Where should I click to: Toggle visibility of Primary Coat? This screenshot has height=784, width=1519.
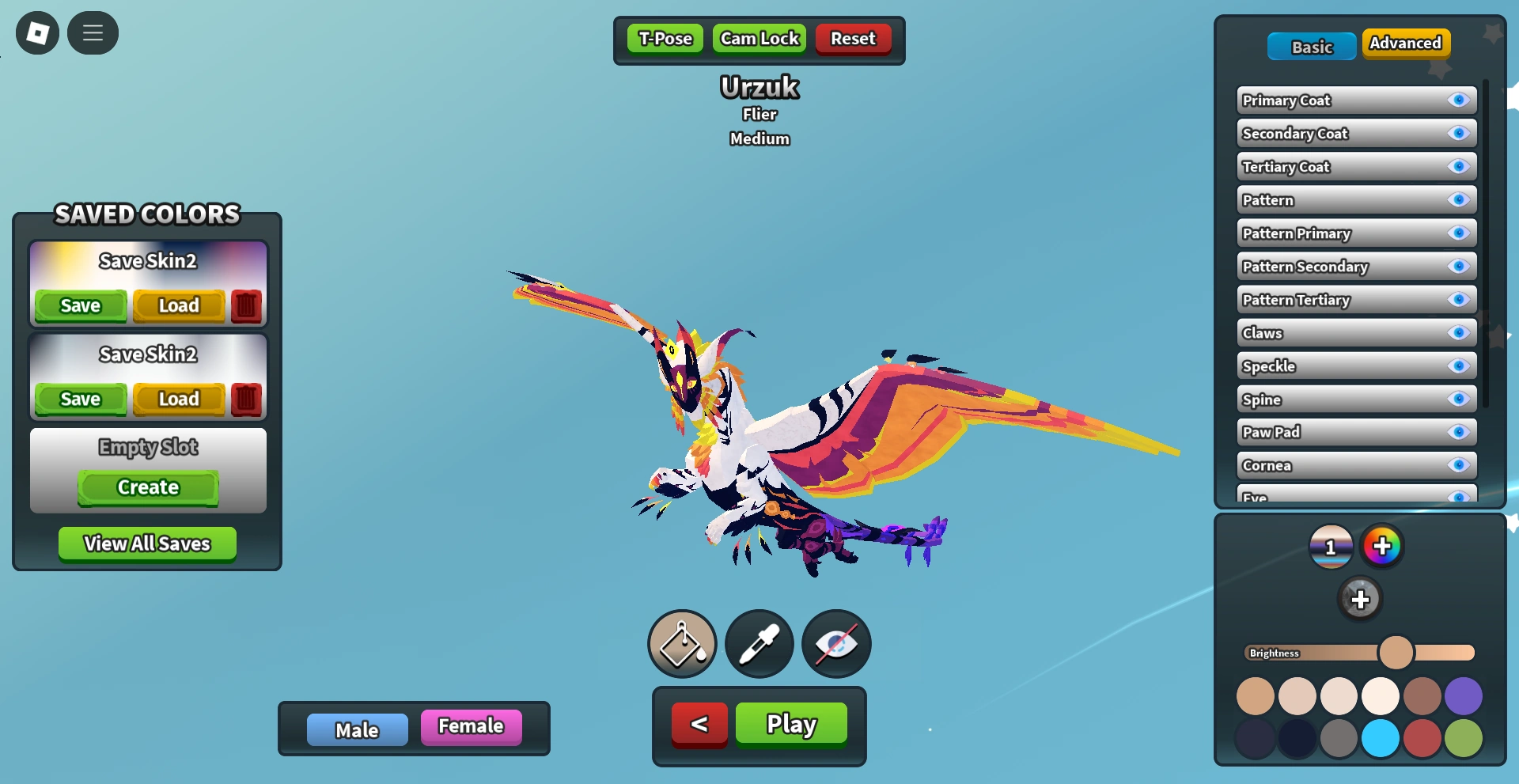[x=1458, y=100]
